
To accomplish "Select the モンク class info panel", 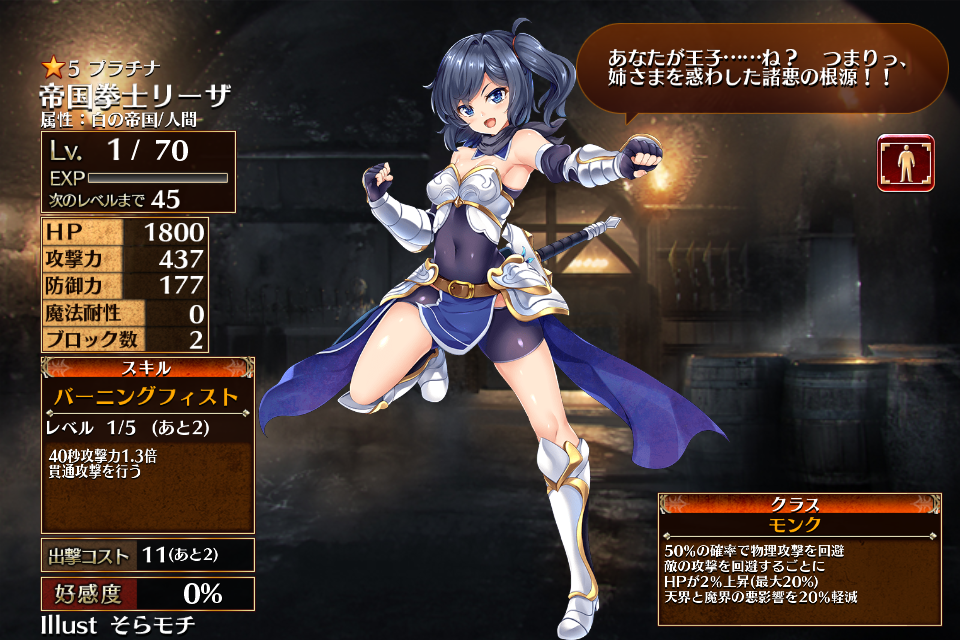I will (798, 525).
